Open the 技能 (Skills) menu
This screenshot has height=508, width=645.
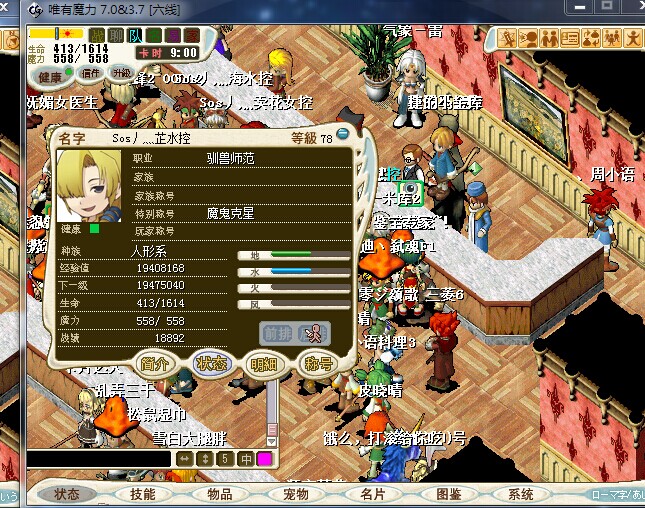pyautogui.click(x=143, y=494)
